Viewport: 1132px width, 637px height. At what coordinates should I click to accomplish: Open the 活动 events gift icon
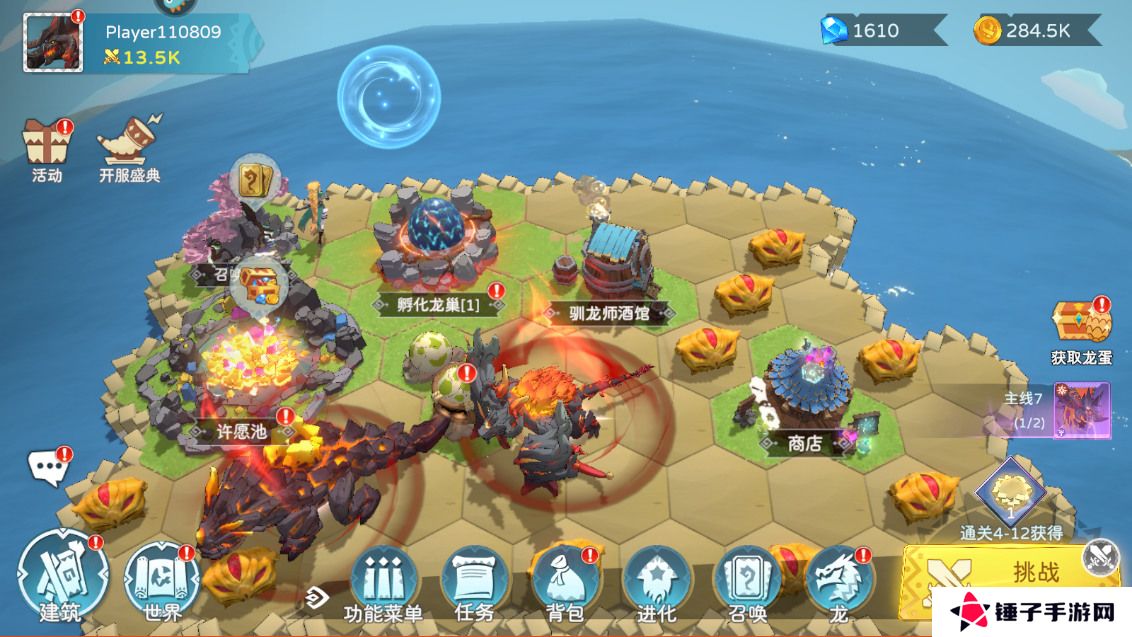pyautogui.click(x=46, y=145)
